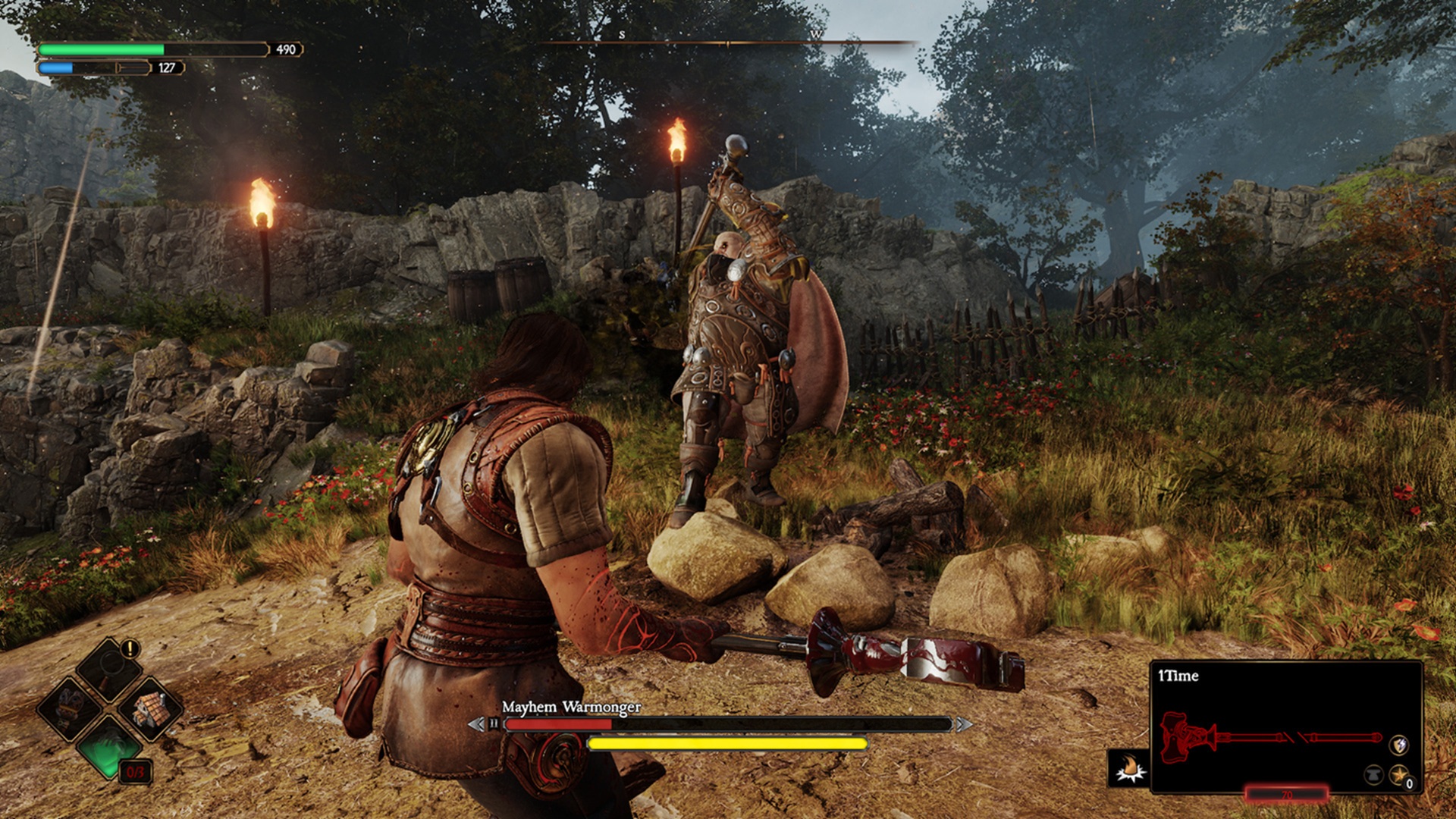Click the lightning shield perk icon
This screenshot has height=819, width=1456.
point(1399,745)
